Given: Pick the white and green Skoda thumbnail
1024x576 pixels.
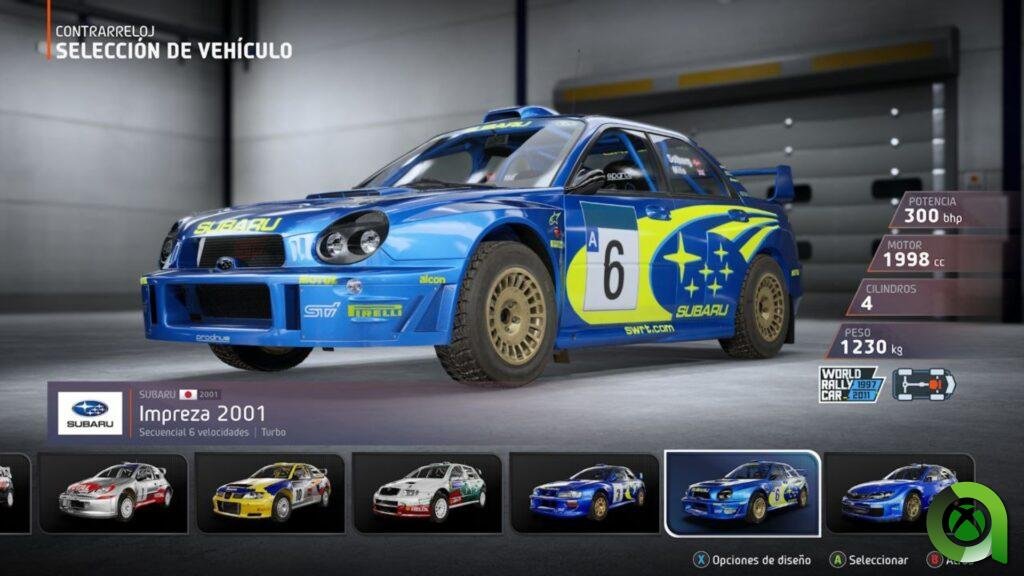Looking at the screenshot, I should (x=428, y=492).
